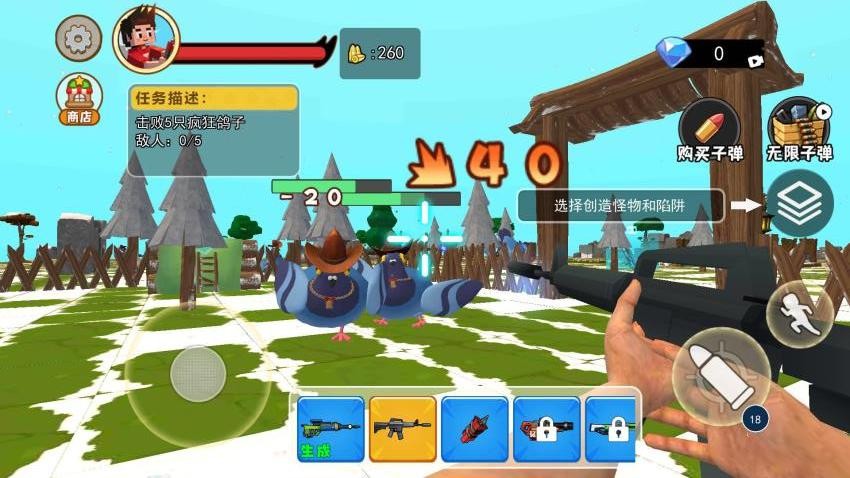
Task: Open the gear settings menu
Action: tap(78, 39)
